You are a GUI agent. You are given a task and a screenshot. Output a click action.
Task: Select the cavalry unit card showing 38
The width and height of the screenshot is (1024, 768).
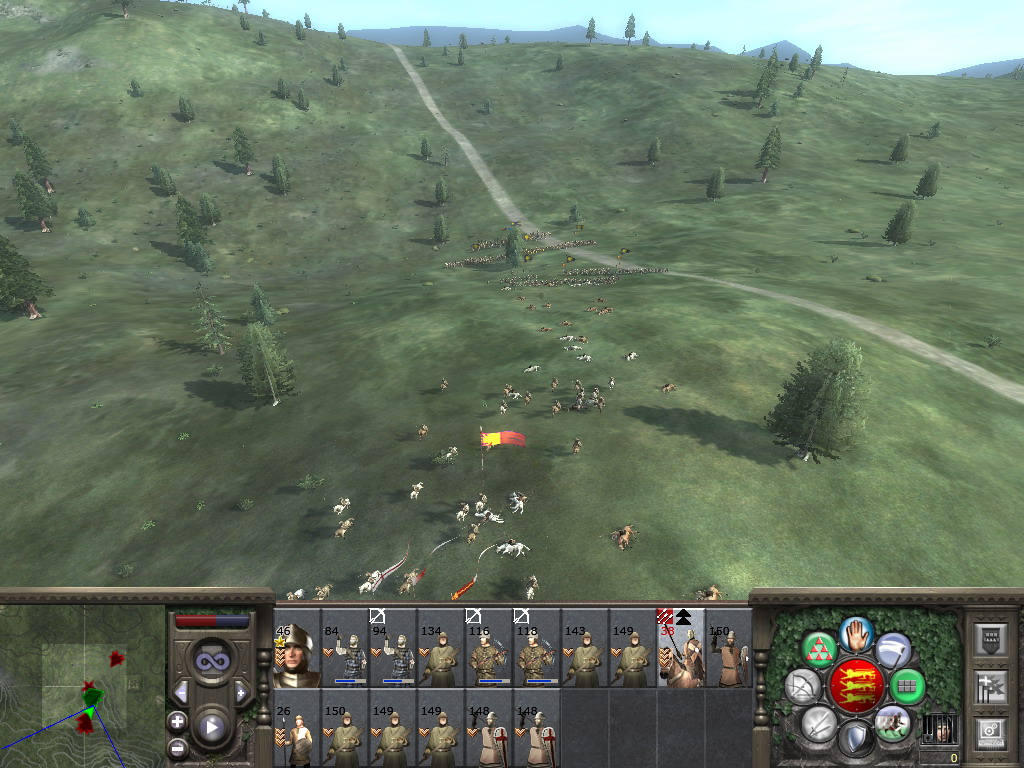681,655
